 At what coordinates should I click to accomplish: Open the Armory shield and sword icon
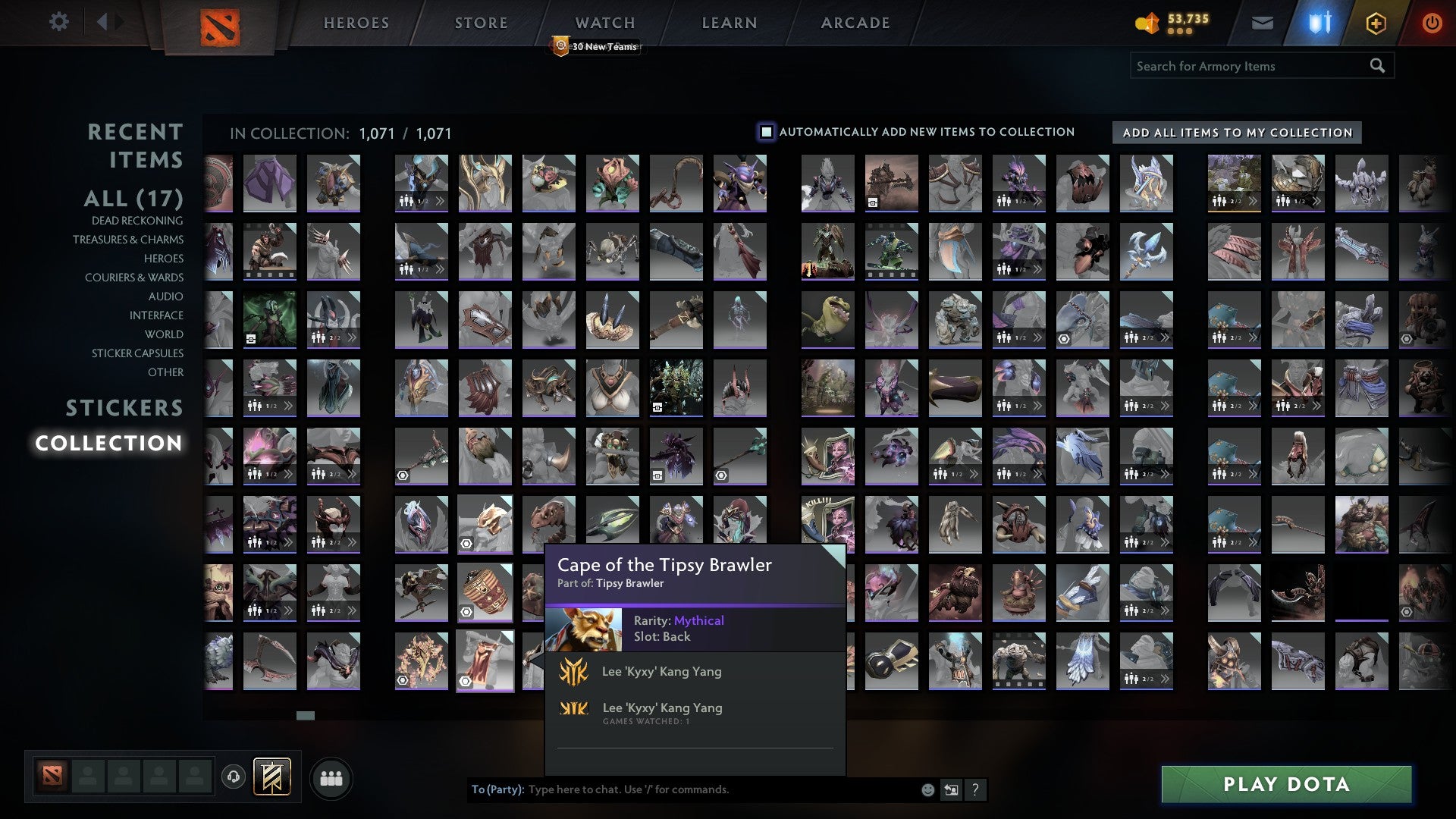pyautogui.click(x=1319, y=23)
